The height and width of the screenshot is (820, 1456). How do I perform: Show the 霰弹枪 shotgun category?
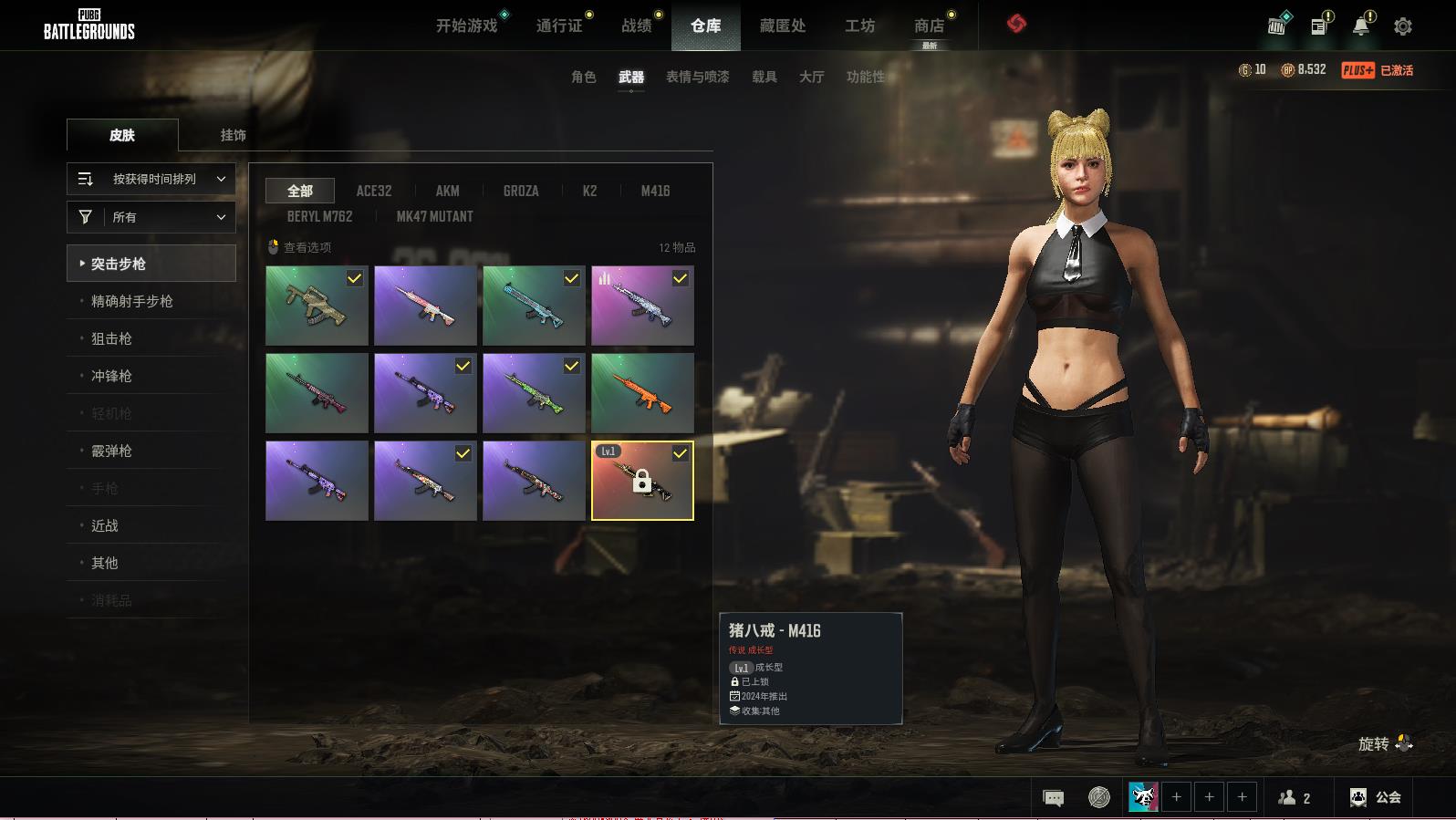click(x=111, y=451)
